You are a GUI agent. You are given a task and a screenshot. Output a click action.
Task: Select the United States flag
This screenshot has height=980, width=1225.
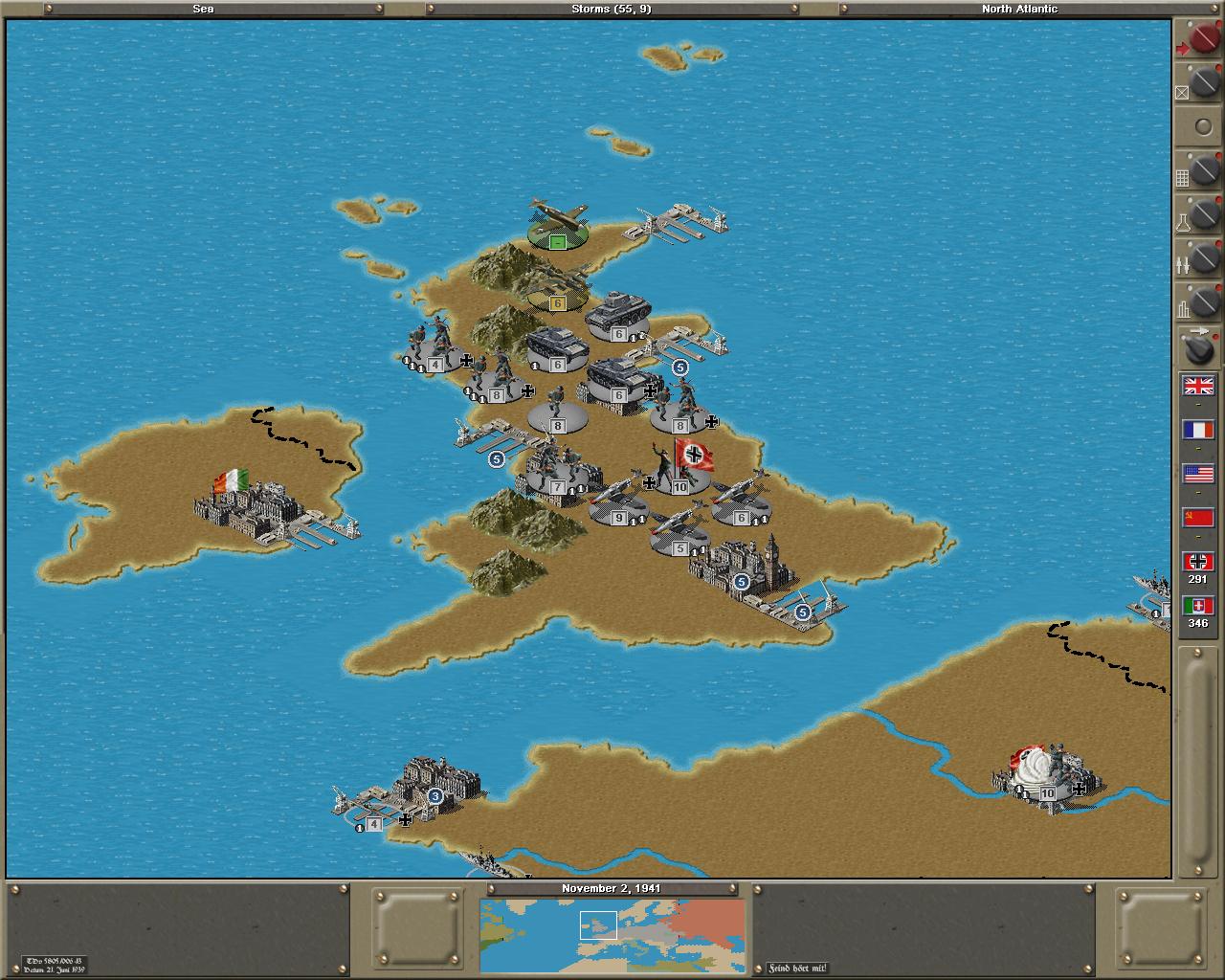point(1198,474)
